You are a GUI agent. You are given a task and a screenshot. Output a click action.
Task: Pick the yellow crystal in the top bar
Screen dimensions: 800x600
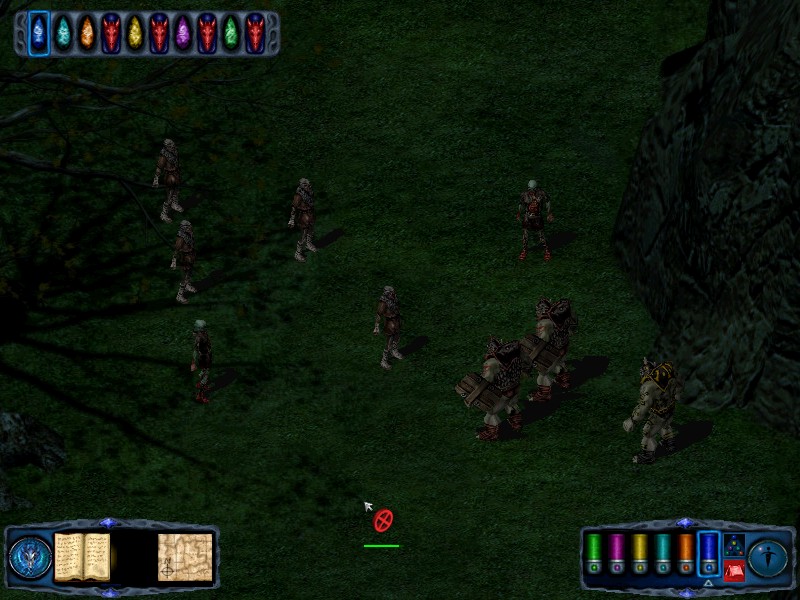(x=135, y=33)
